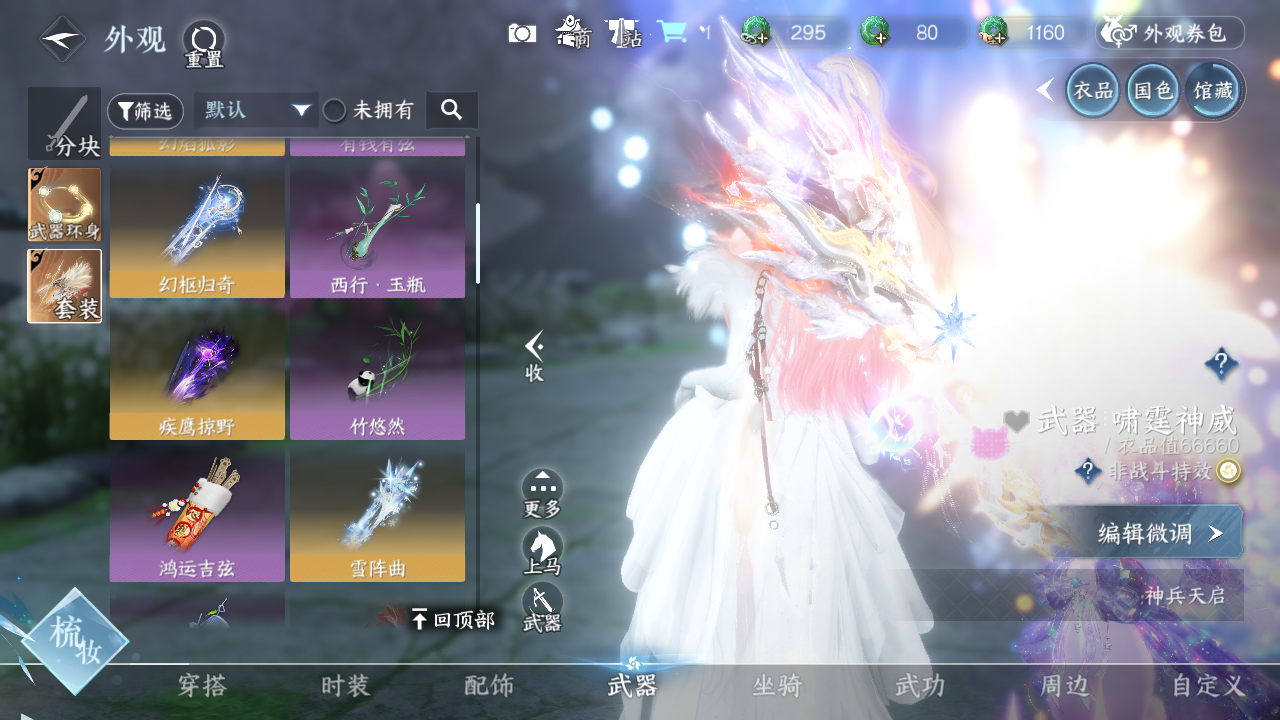Switch to the 坐骑 mount tab
Screen dimensions: 1280x720
777,686
